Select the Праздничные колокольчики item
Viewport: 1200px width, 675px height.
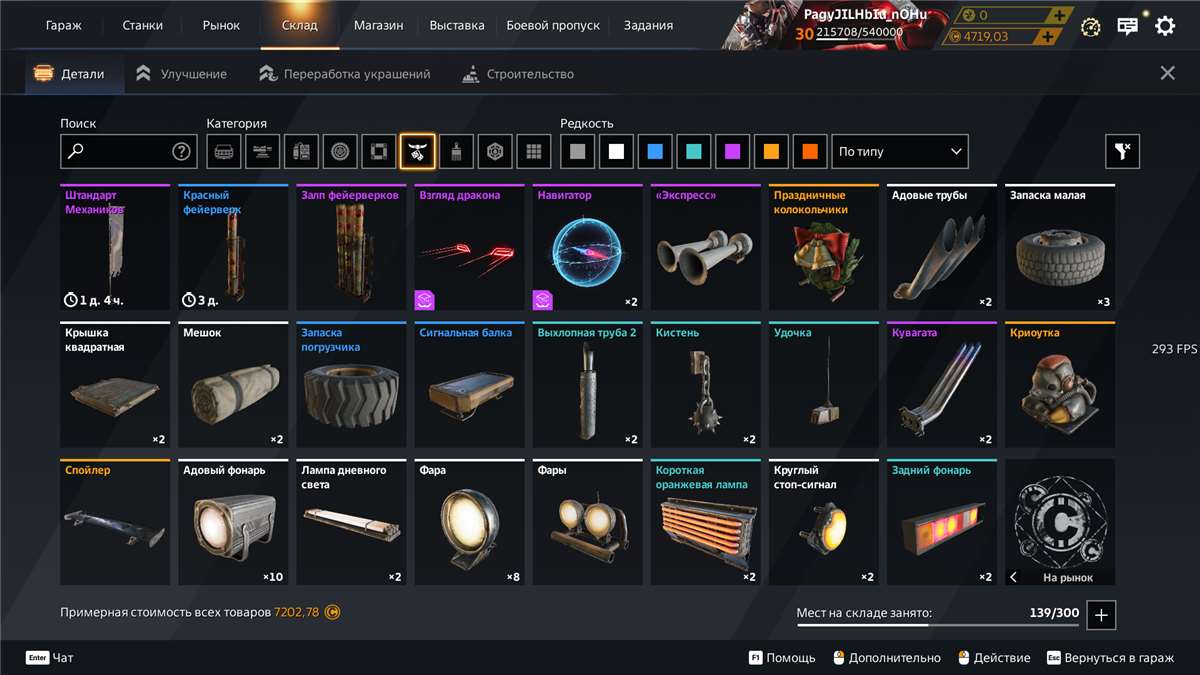pos(824,248)
